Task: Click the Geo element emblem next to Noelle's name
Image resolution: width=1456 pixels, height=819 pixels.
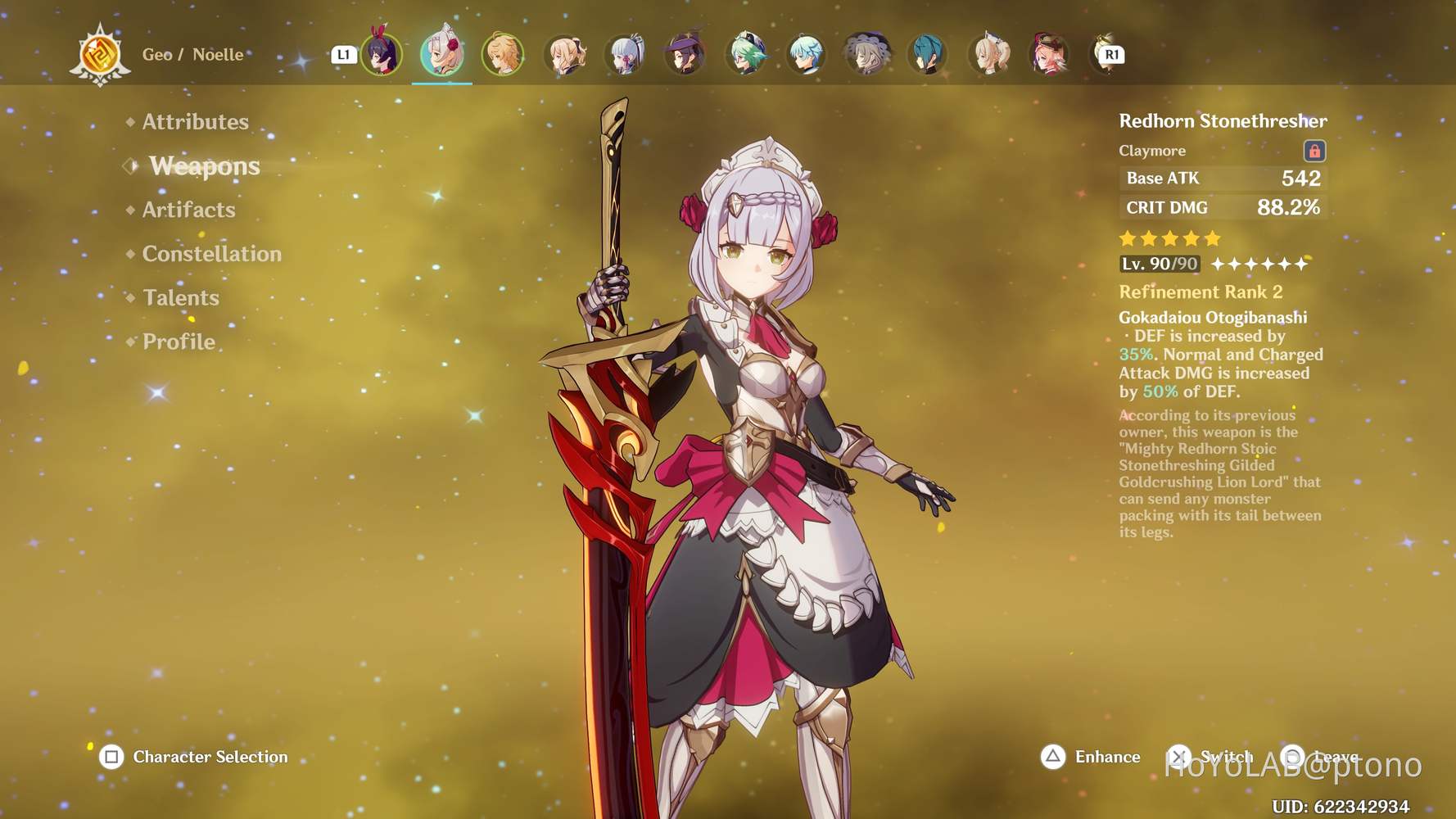Action: tap(100, 54)
